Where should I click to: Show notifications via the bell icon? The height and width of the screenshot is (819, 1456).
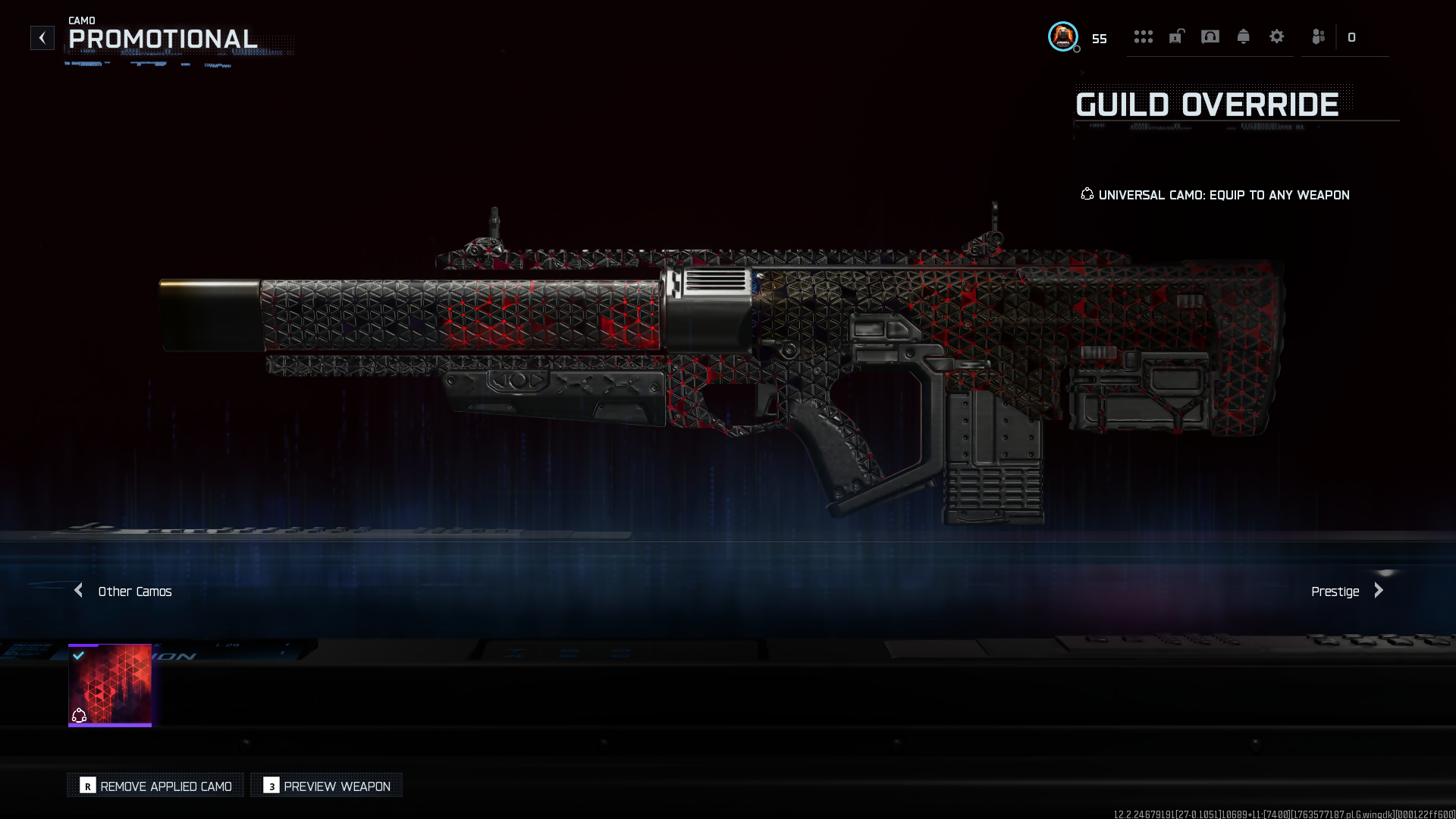1244,37
